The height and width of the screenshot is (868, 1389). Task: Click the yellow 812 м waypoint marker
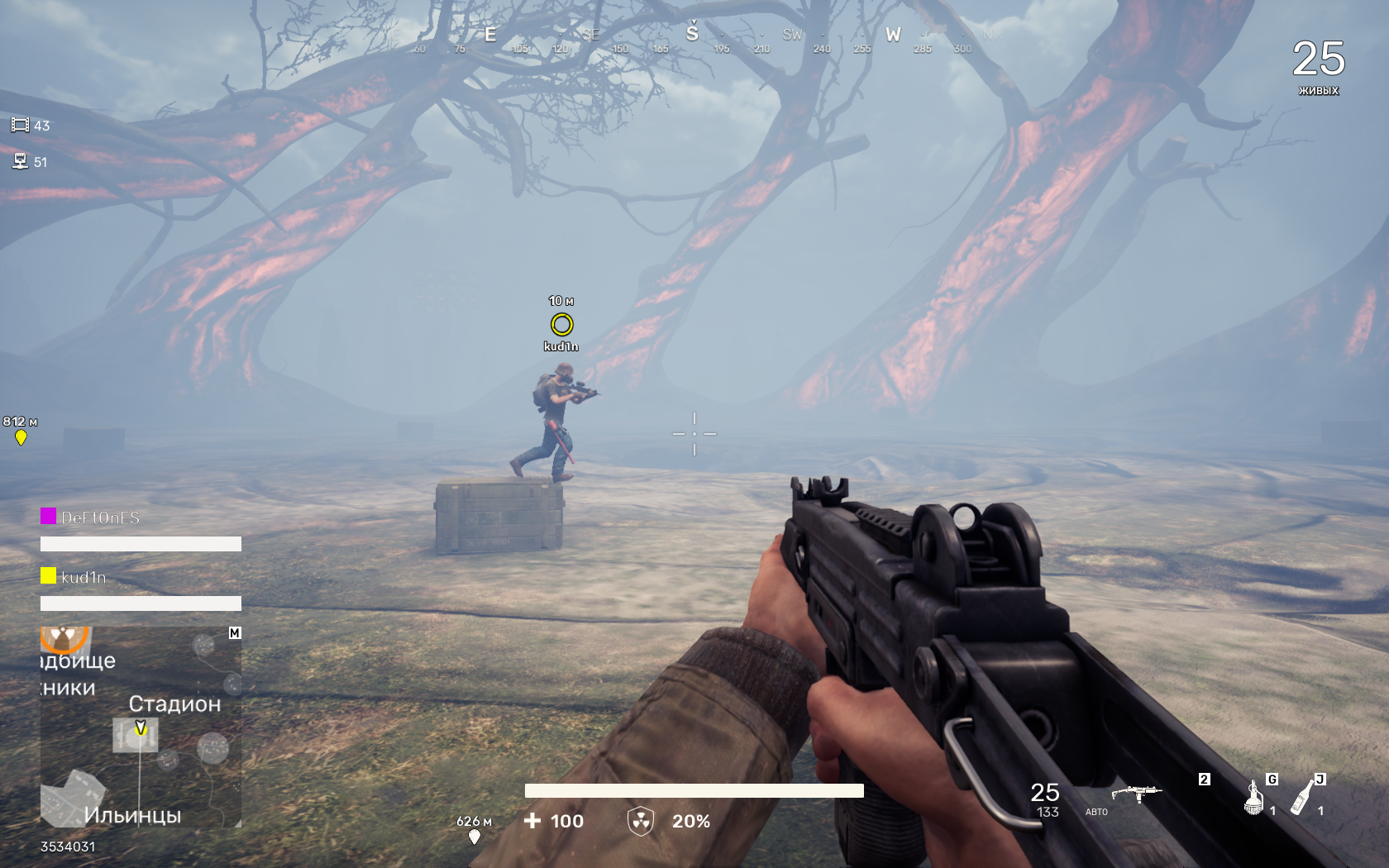(x=21, y=437)
